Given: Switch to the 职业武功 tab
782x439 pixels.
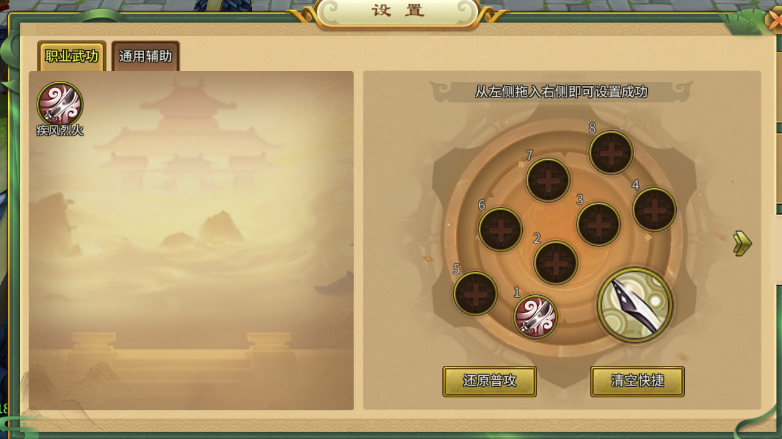Looking at the screenshot, I should coord(72,56).
